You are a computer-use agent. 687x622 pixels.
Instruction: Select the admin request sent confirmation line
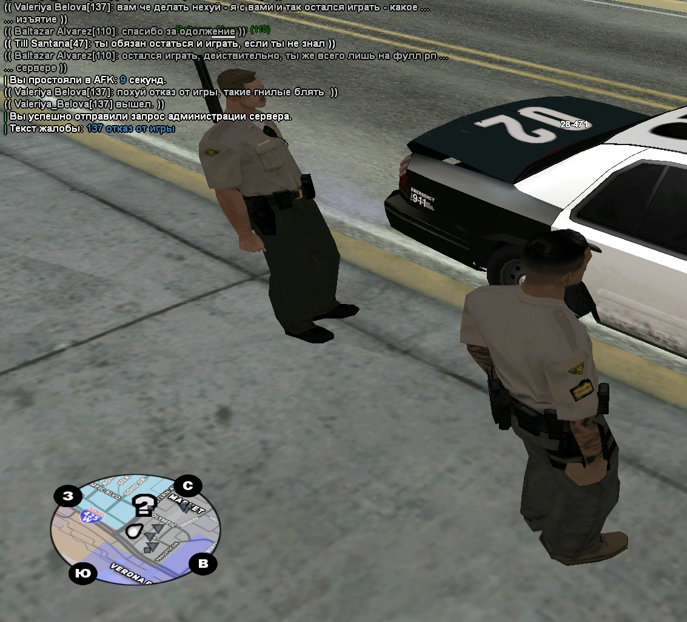pyautogui.click(x=150, y=116)
